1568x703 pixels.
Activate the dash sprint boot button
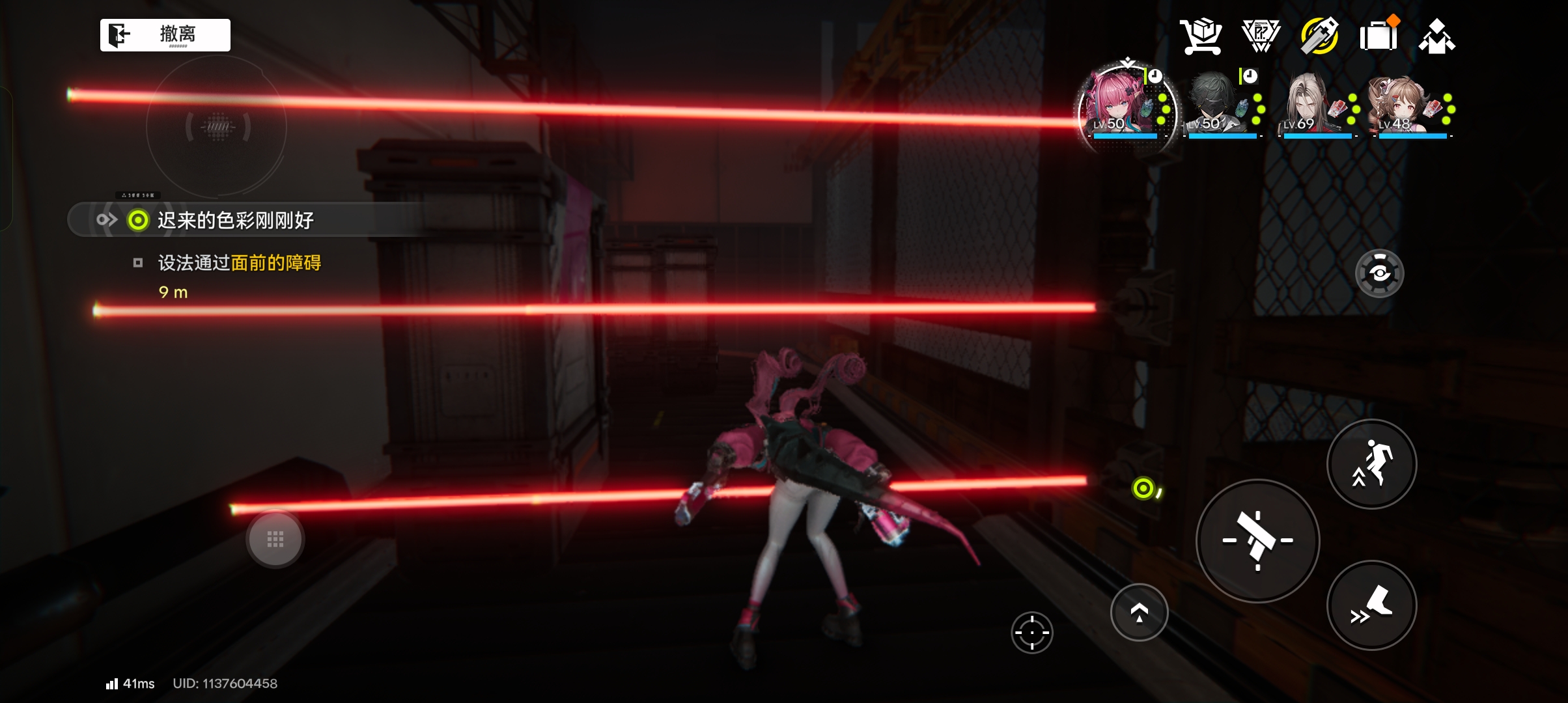(x=1371, y=605)
